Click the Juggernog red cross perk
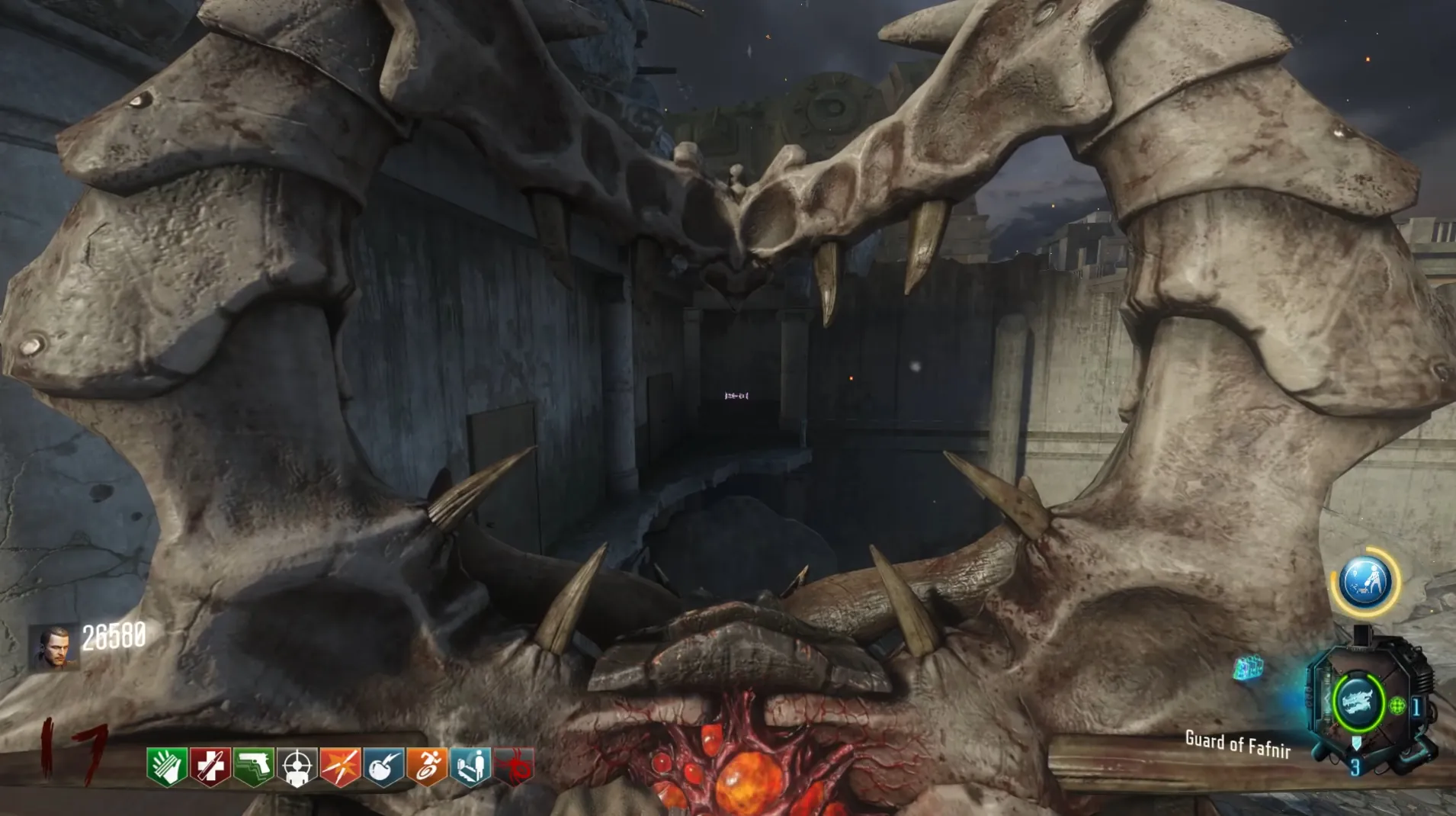 click(x=210, y=766)
